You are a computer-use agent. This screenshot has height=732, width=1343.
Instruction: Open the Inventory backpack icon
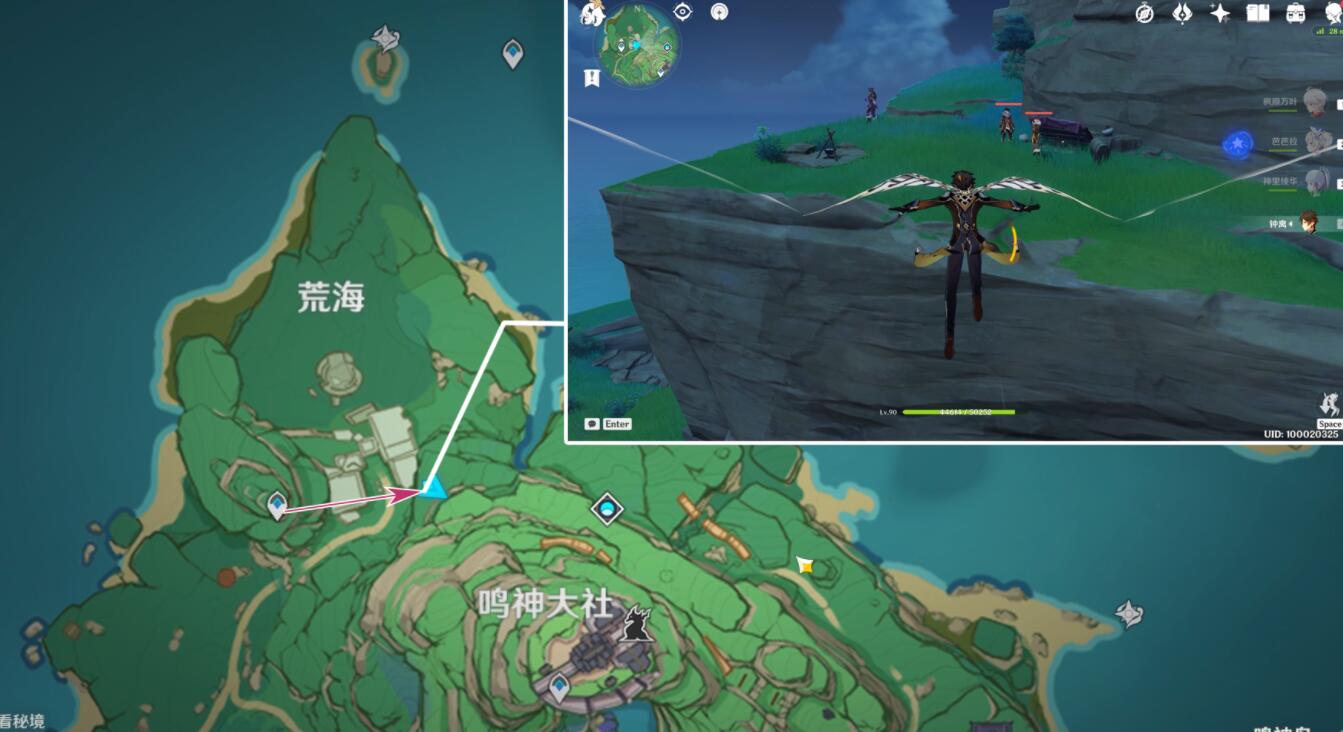tap(1297, 13)
